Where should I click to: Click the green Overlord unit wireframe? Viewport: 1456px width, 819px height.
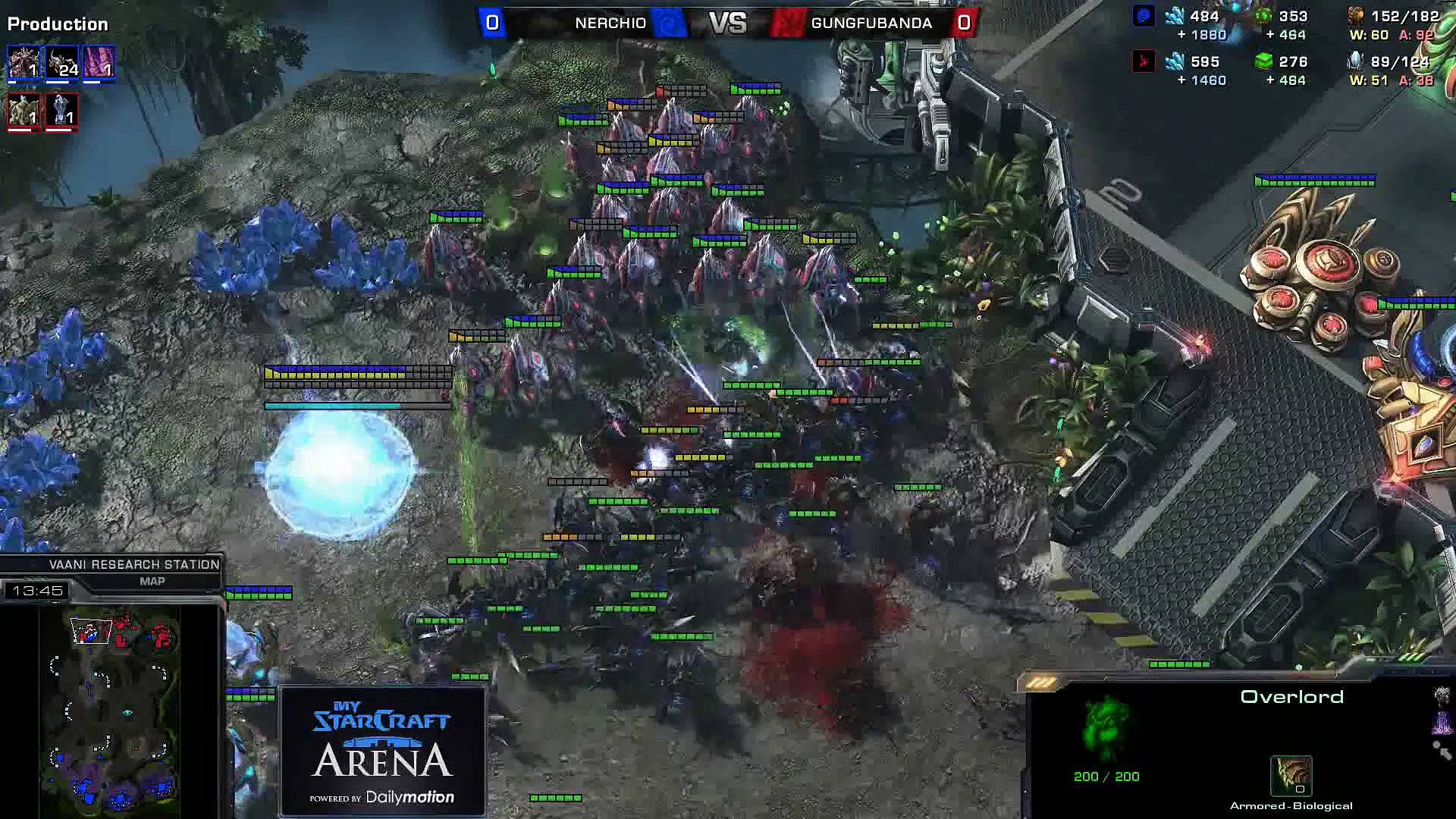[x=1106, y=728]
